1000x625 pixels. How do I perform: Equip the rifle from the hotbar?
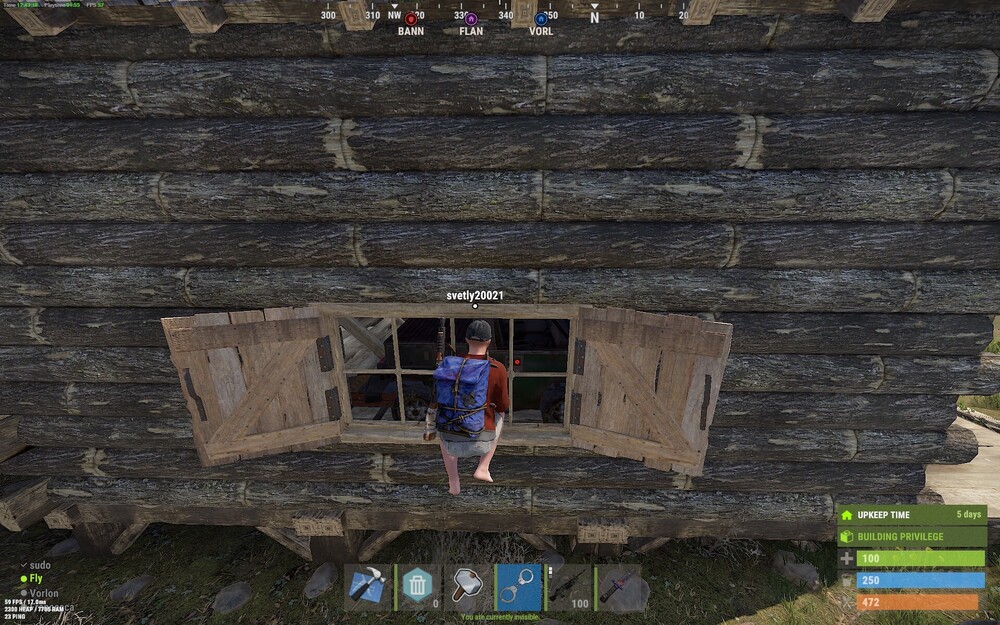[568, 587]
